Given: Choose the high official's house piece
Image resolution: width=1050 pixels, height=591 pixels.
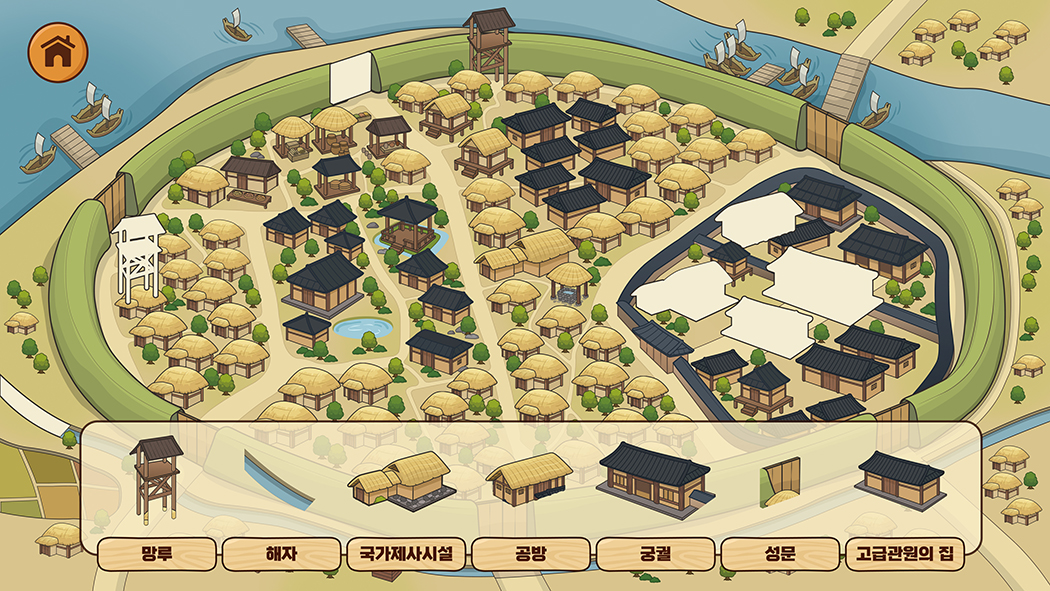Looking at the screenshot, I should coord(900,480).
